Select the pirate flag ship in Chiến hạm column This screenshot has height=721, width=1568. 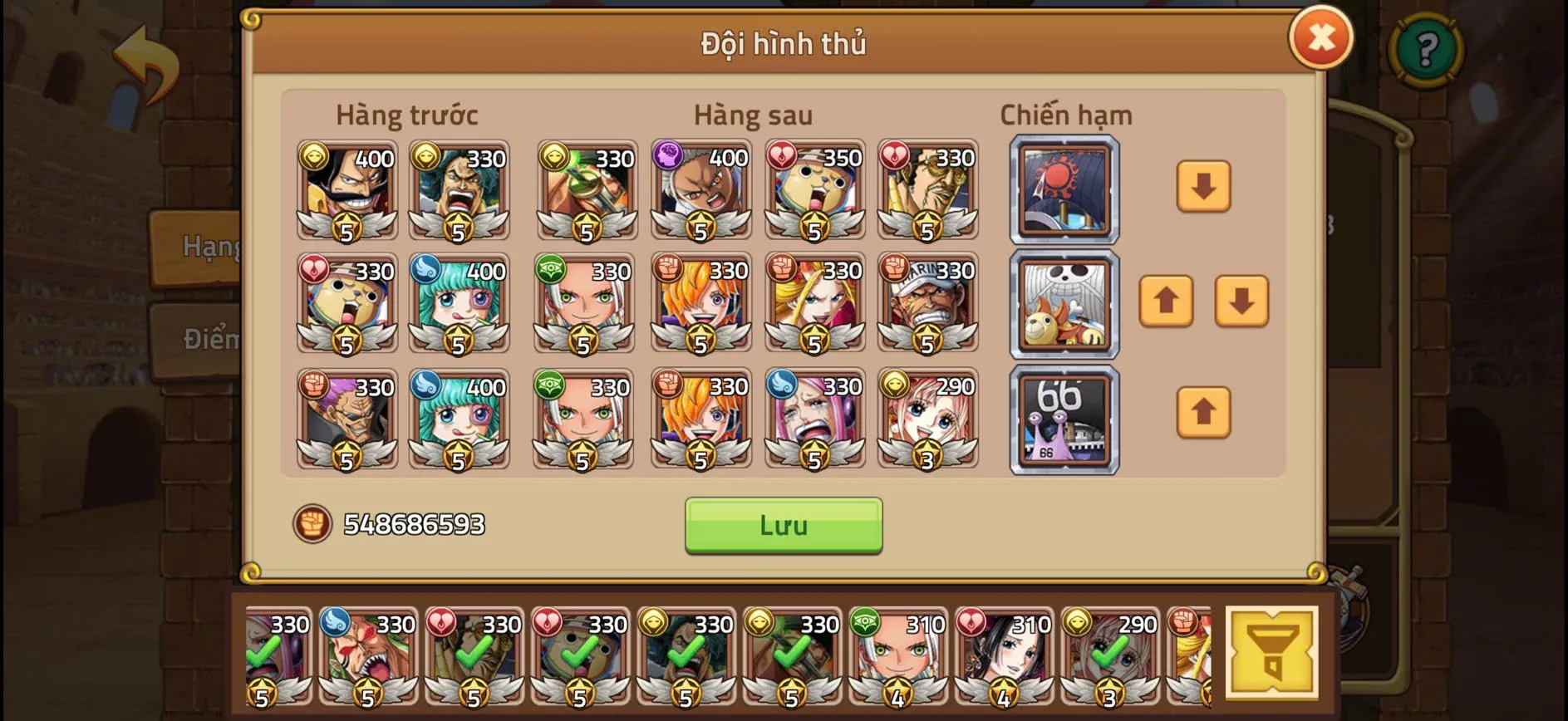[x=1064, y=305]
